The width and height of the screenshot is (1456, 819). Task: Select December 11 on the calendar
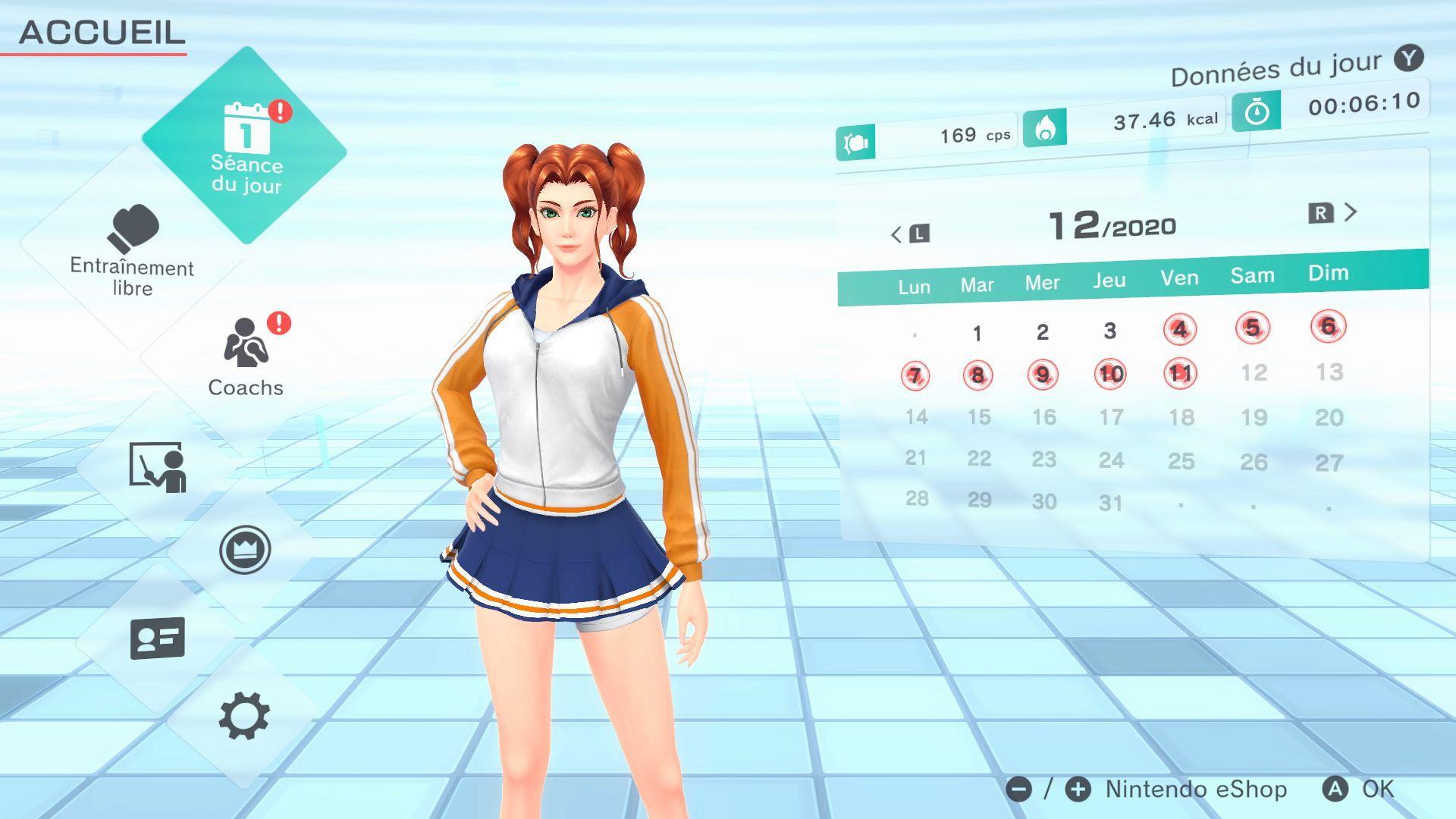[1180, 373]
